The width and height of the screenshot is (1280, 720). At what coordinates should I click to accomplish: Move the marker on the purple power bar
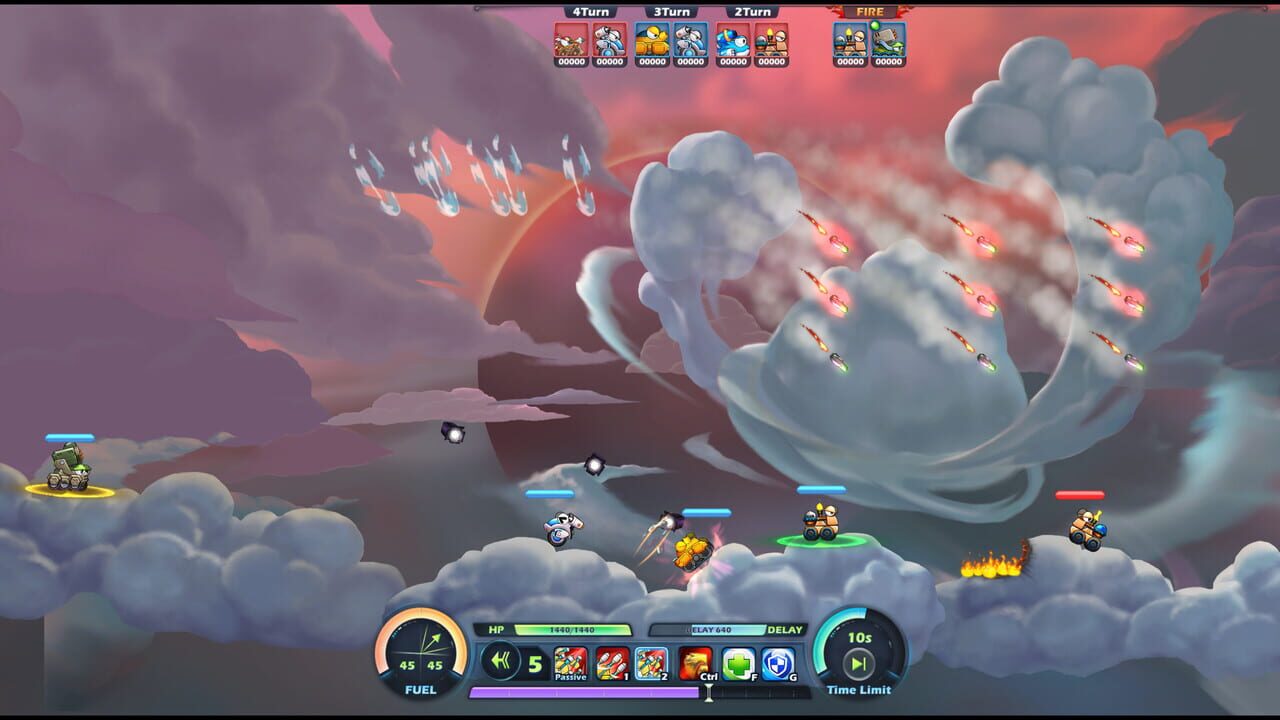[709, 693]
